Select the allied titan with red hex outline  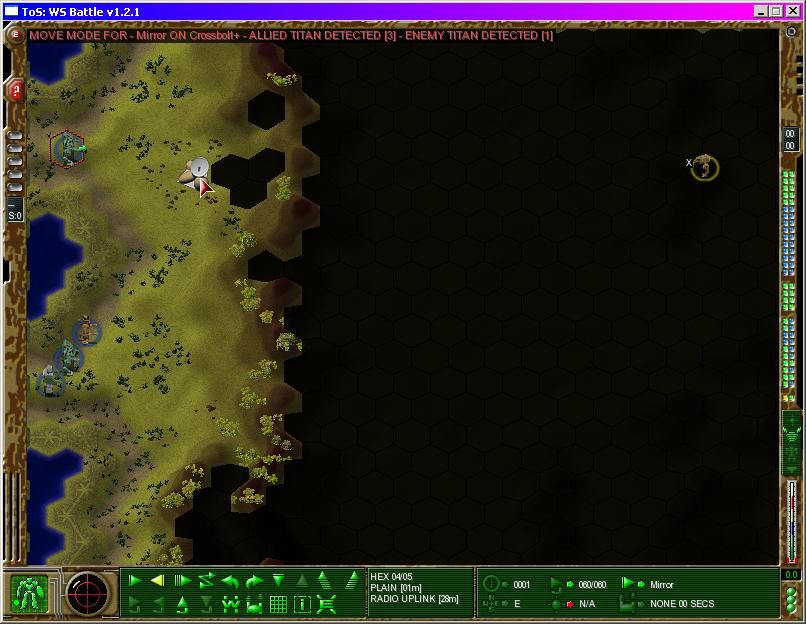pos(68,150)
